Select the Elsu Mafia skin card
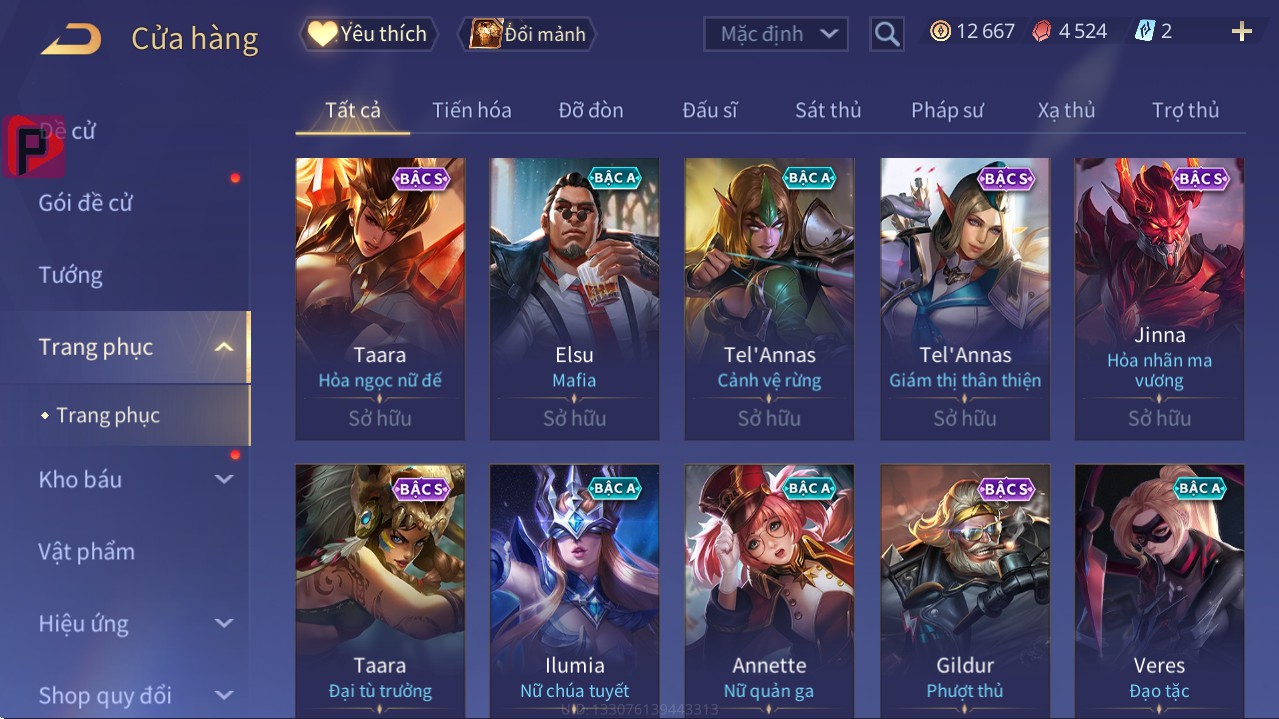This screenshot has width=1279, height=719. click(x=574, y=298)
